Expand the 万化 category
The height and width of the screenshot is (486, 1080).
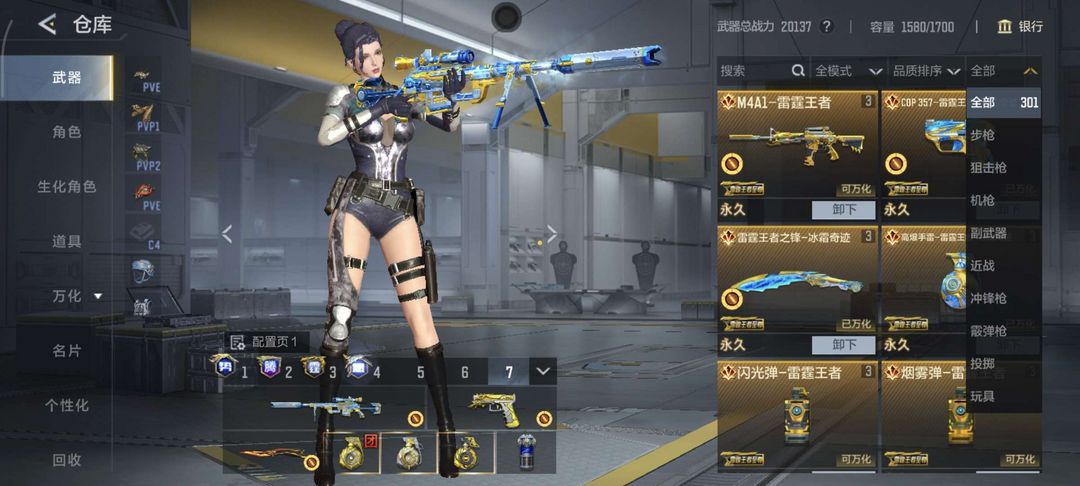click(76, 296)
